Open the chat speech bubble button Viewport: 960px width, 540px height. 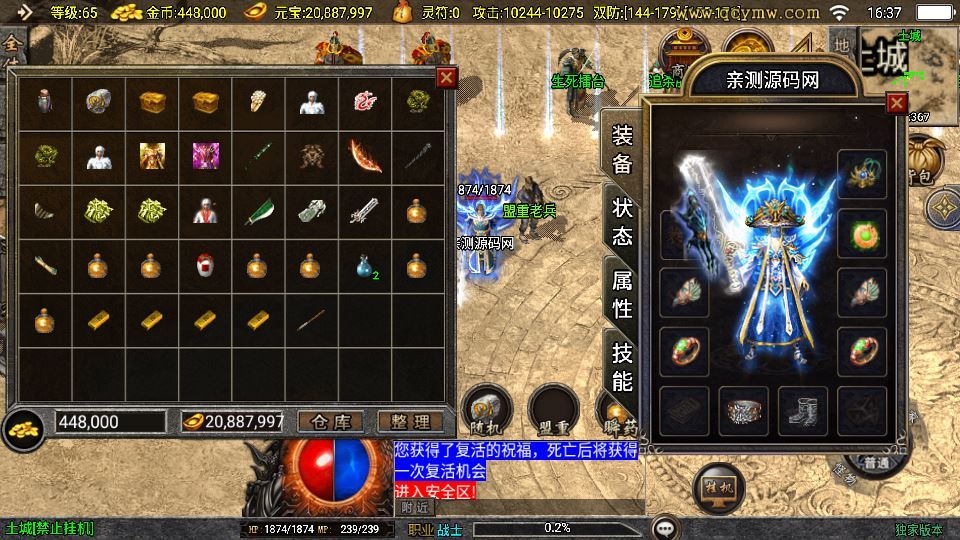[x=666, y=527]
